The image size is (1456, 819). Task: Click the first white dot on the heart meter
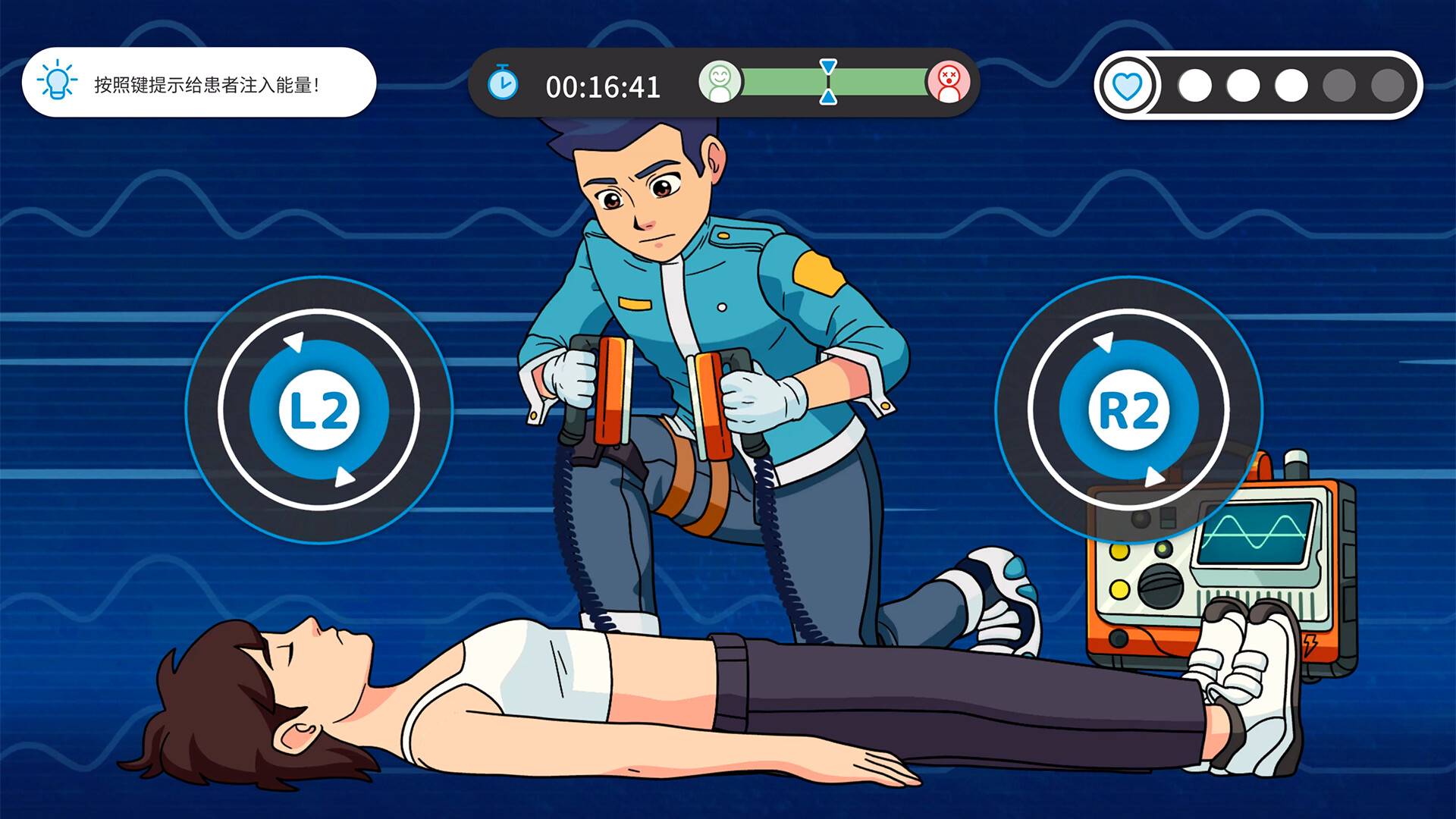point(1194,86)
